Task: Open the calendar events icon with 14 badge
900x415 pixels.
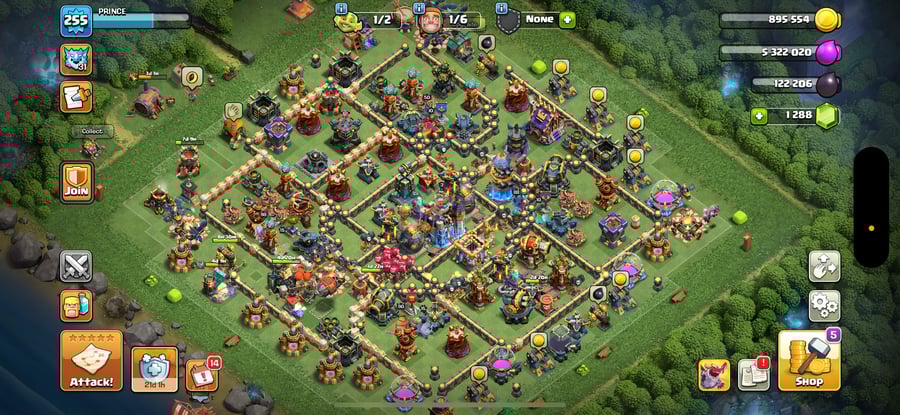Action: pos(200,373)
